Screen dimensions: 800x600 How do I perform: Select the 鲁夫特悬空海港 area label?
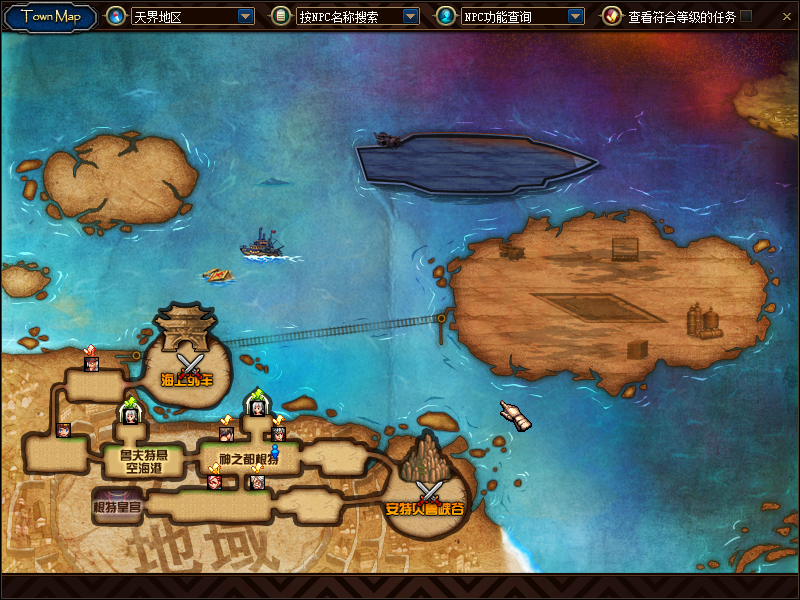coord(136,461)
